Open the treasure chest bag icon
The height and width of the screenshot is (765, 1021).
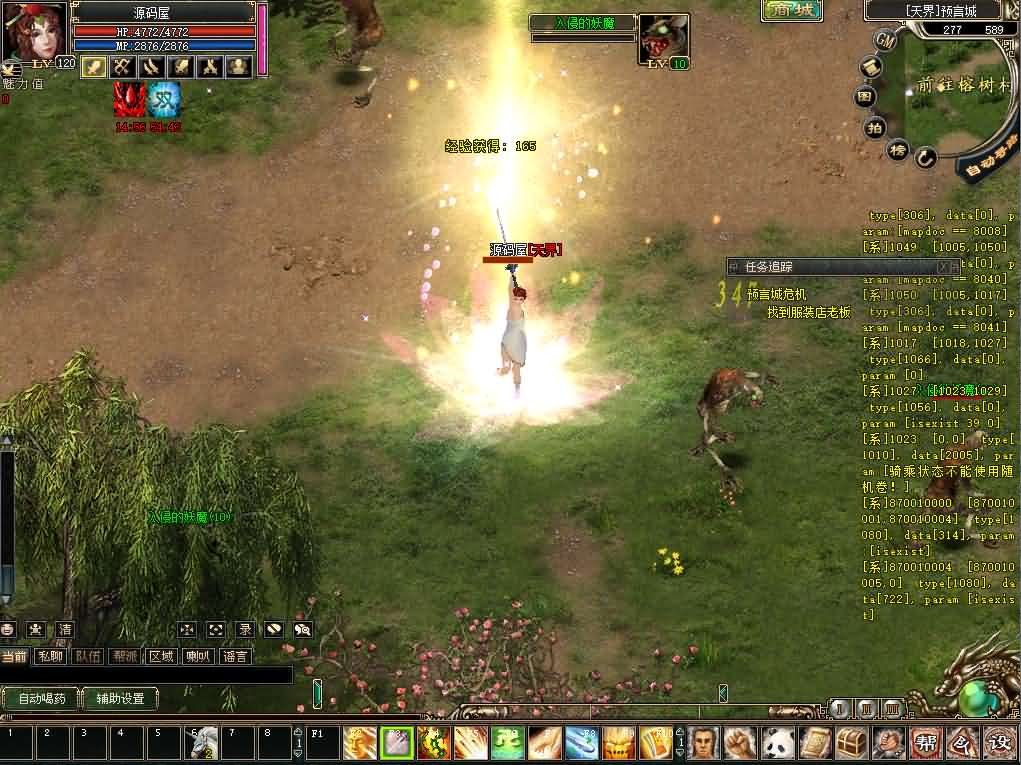coord(851,743)
